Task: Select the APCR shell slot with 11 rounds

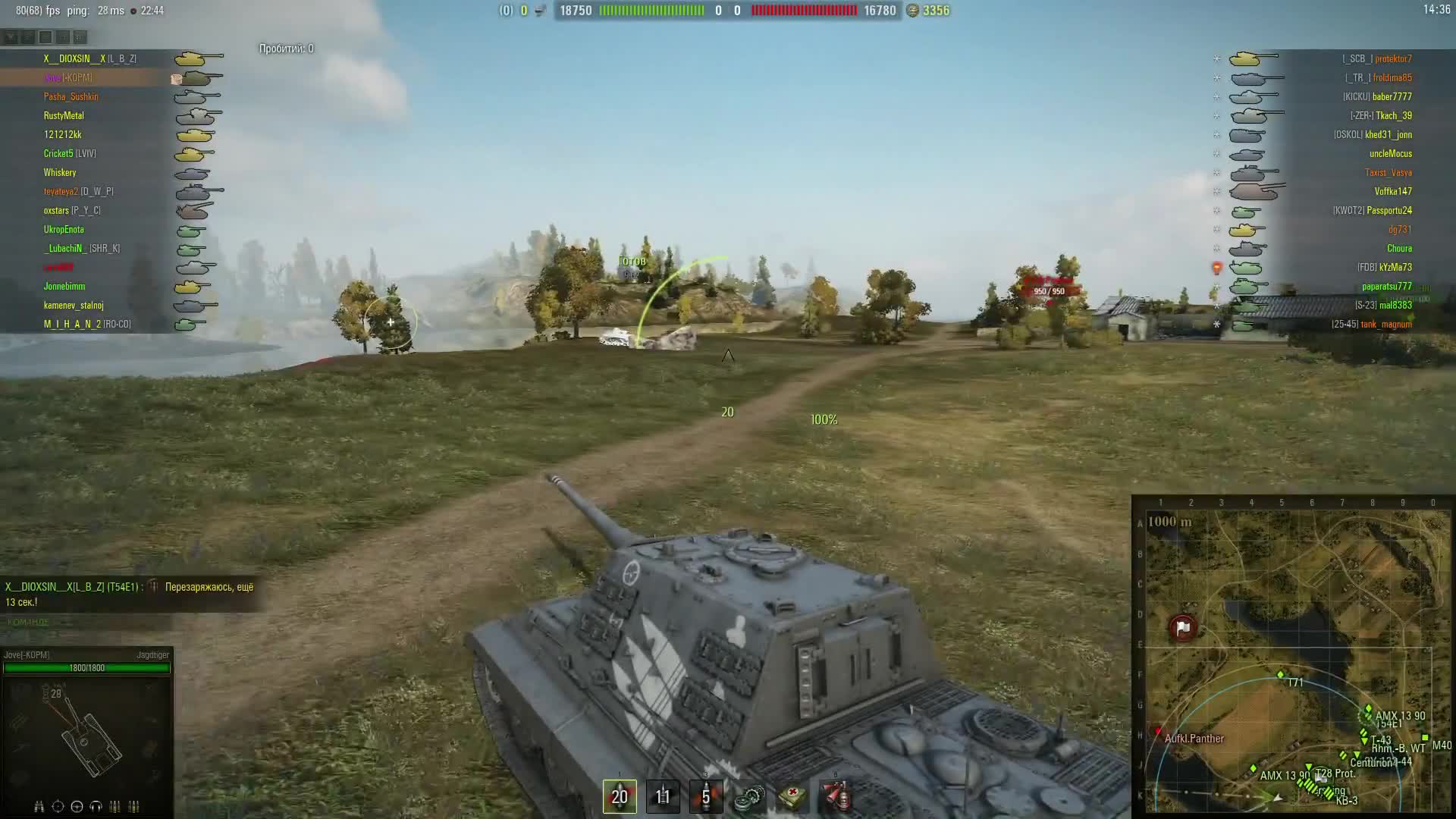Action: (663, 798)
